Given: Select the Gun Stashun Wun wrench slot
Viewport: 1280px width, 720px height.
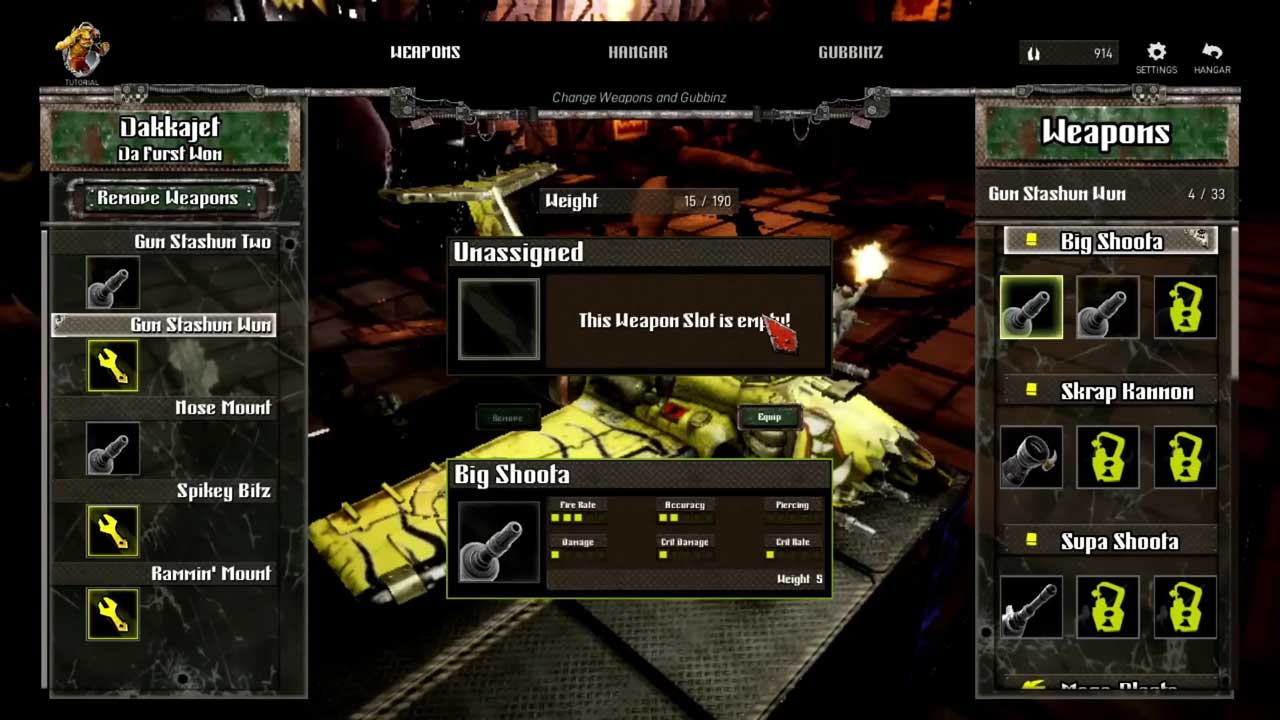Looking at the screenshot, I should [112, 366].
